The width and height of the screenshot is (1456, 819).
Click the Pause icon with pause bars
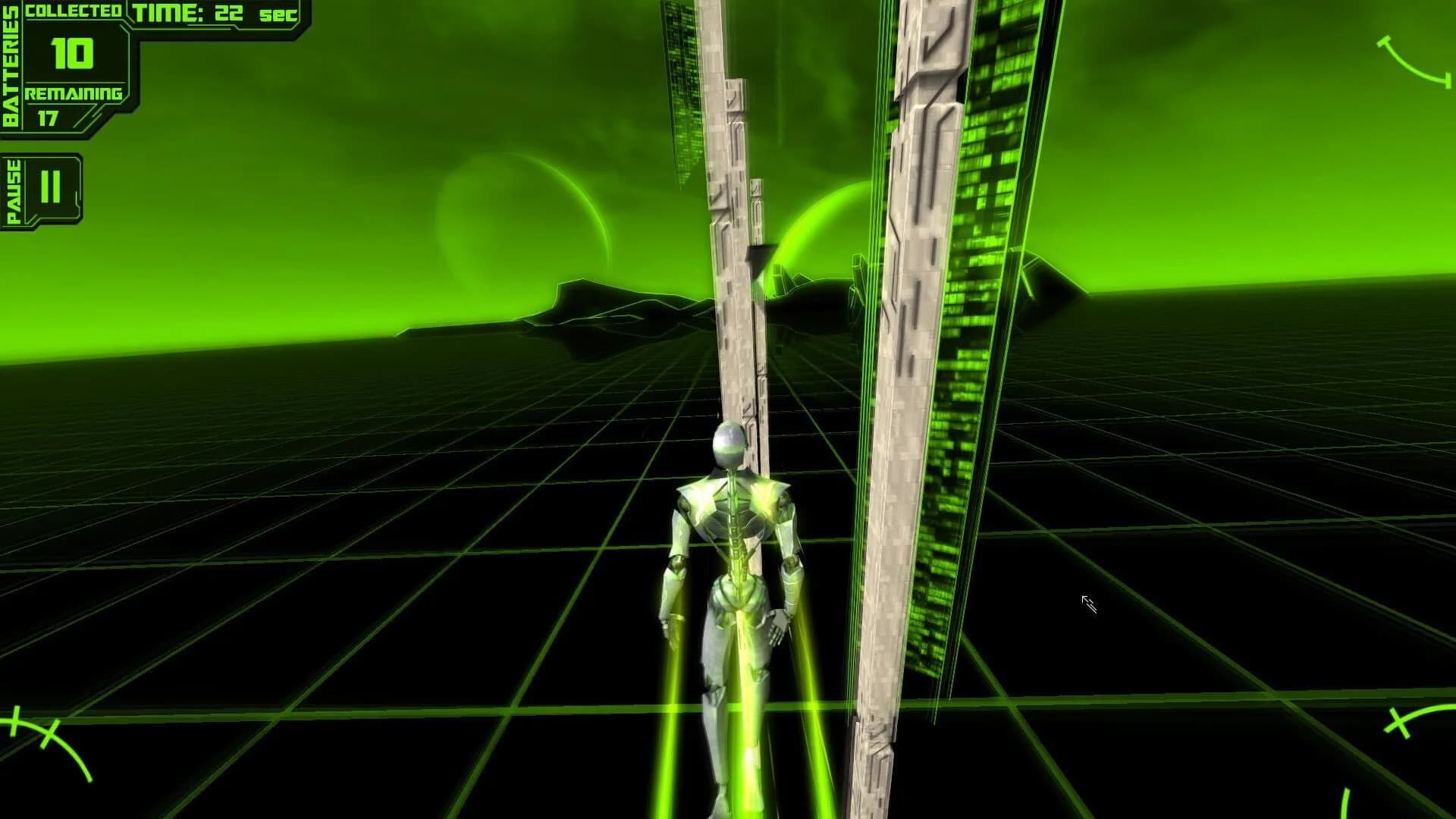[x=49, y=186]
